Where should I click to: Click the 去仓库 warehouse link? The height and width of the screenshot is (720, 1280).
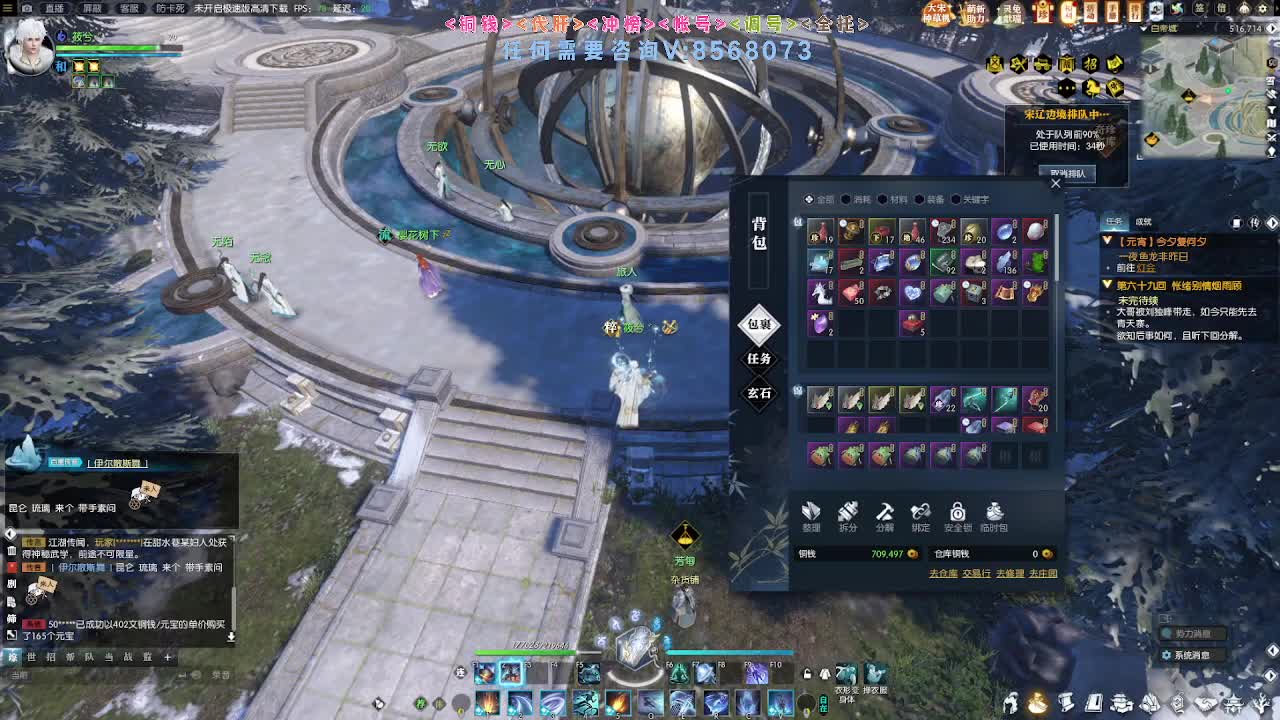[943, 572]
